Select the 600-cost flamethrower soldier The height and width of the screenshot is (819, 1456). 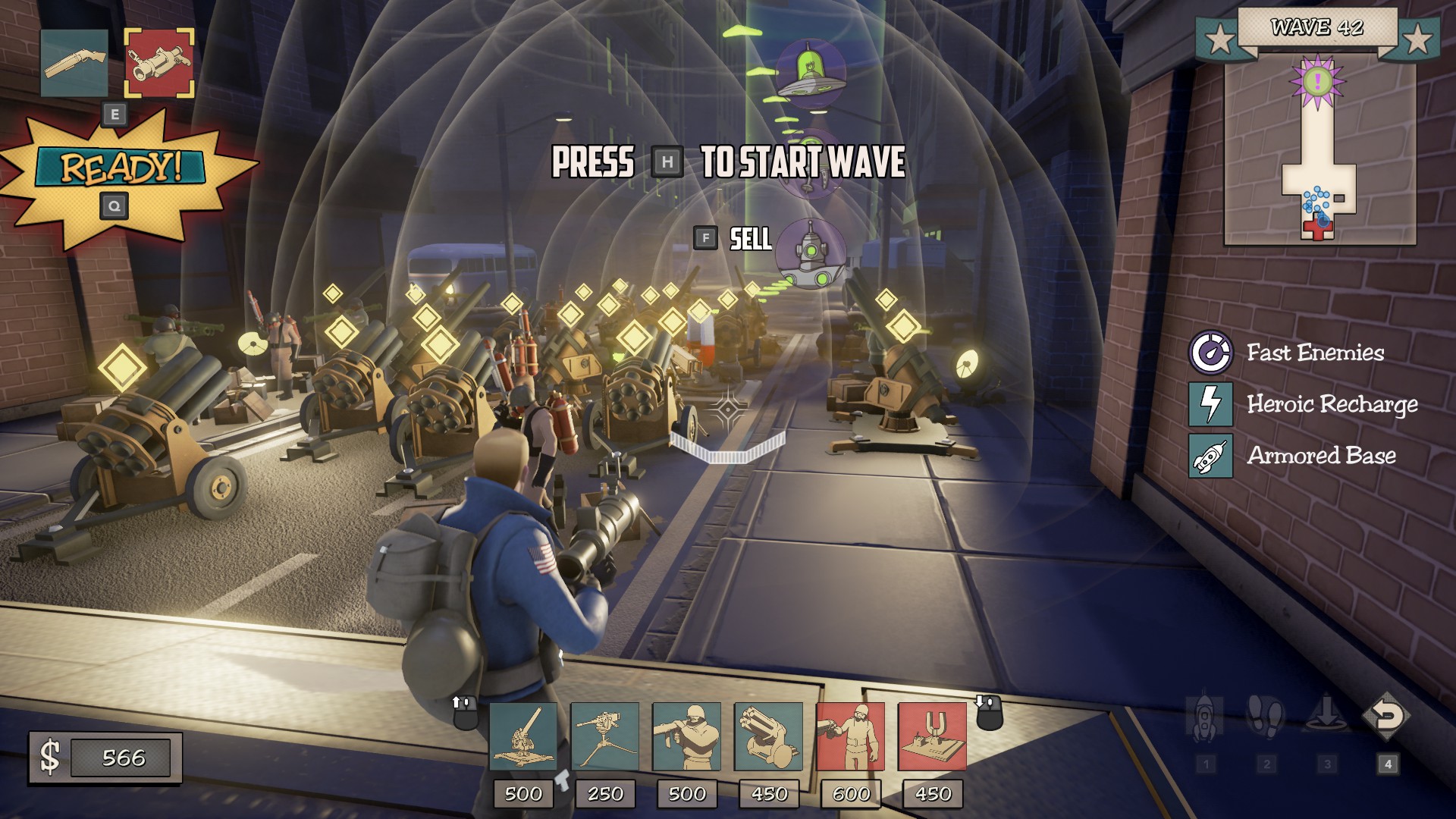click(x=850, y=736)
